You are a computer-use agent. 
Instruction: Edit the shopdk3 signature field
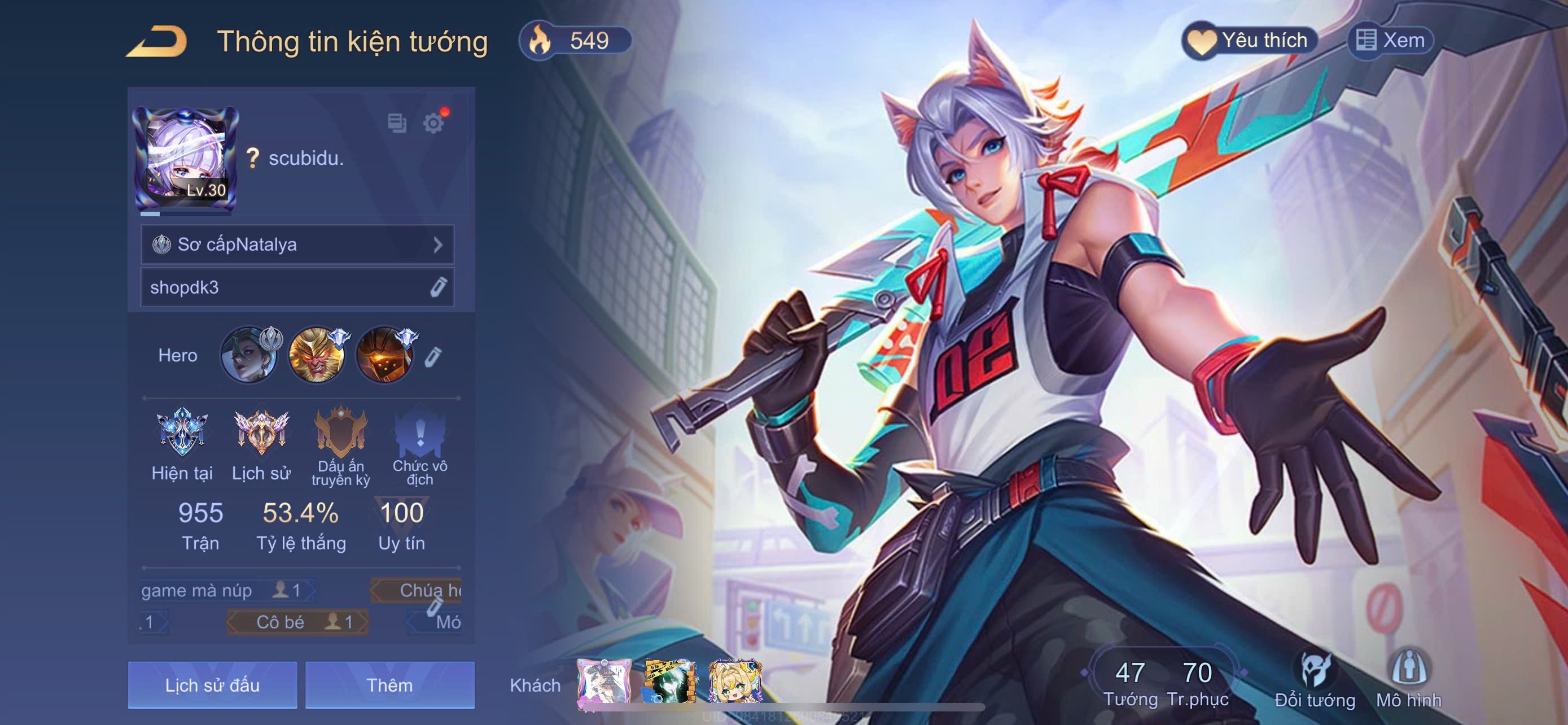click(x=437, y=287)
